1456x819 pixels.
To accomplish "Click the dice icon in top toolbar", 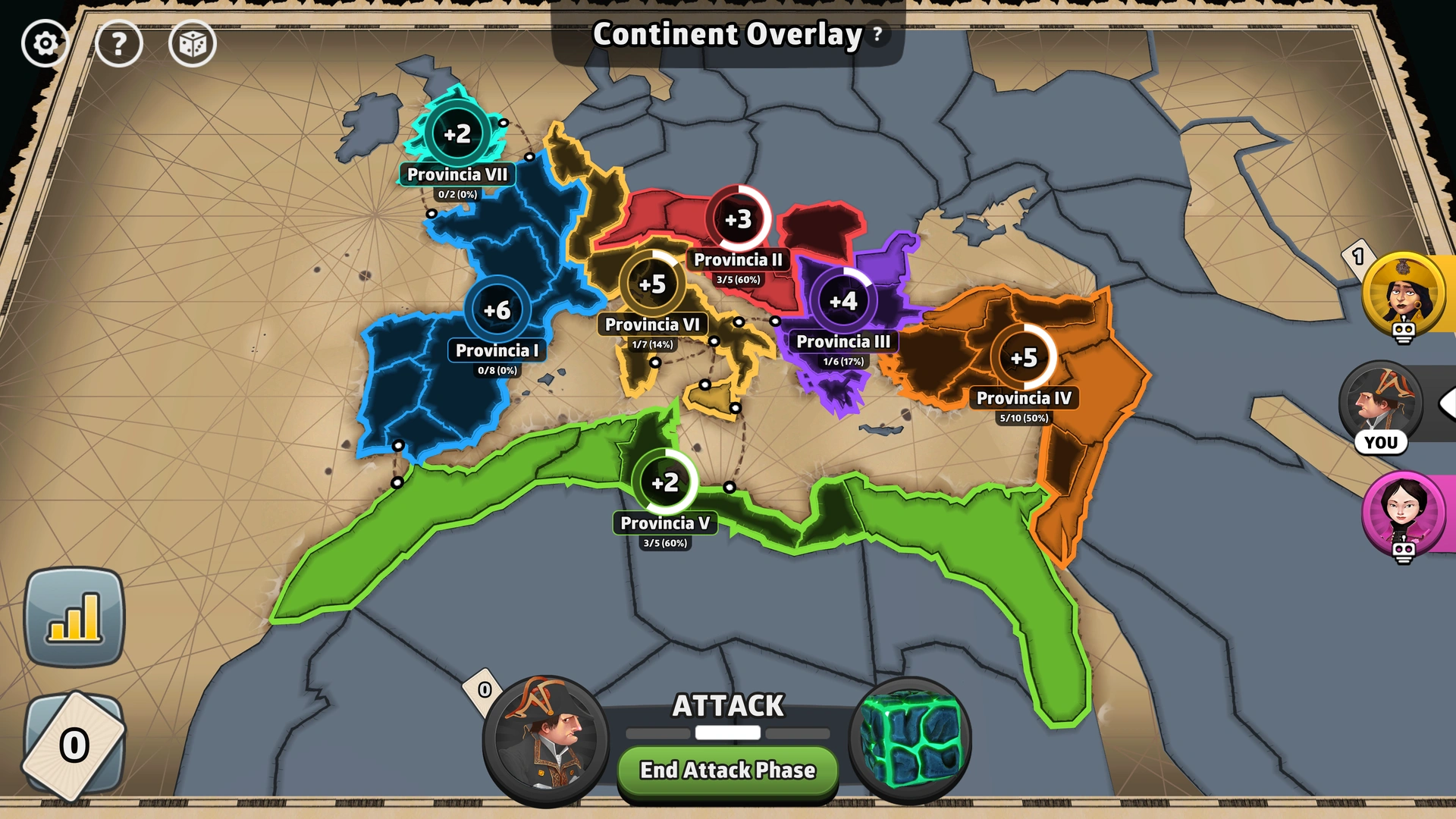I will click(x=193, y=43).
